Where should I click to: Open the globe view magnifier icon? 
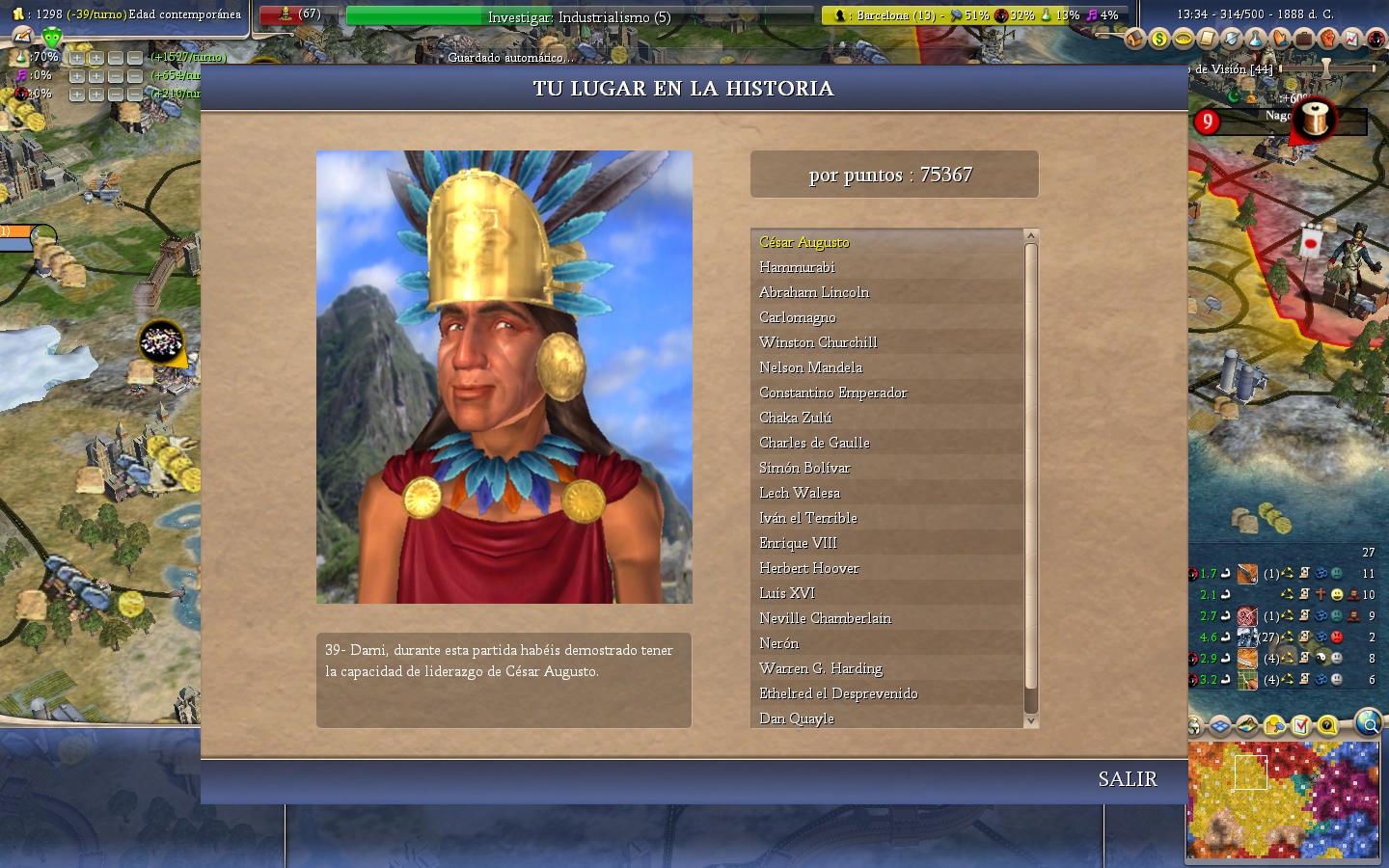point(1368,721)
